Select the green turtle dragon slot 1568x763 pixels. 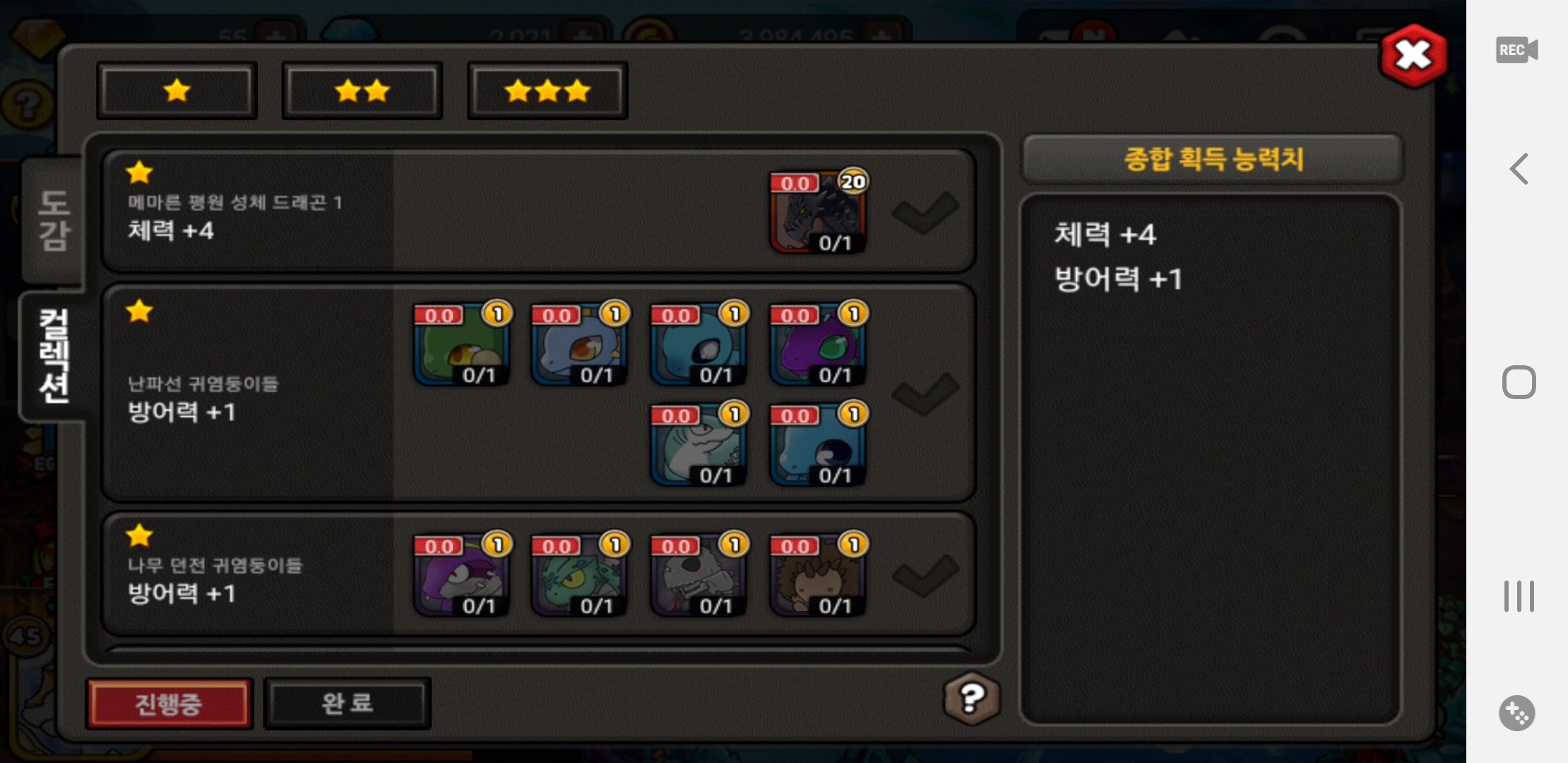click(x=462, y=345)
